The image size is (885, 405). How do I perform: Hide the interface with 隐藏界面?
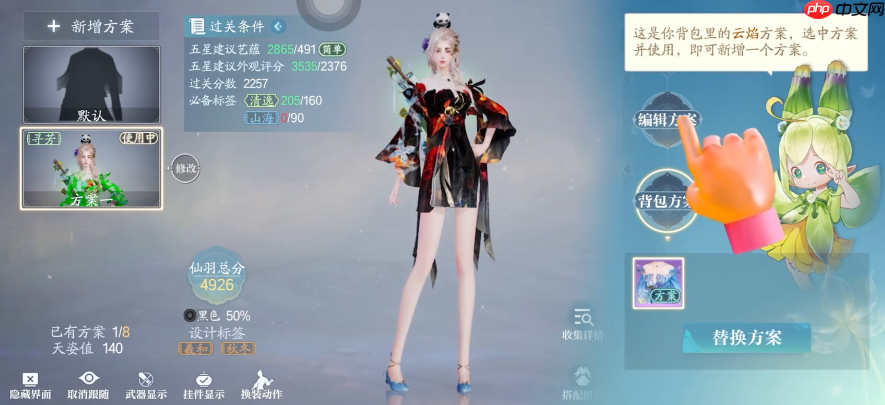pyautogui.click(x=30, y=385)
